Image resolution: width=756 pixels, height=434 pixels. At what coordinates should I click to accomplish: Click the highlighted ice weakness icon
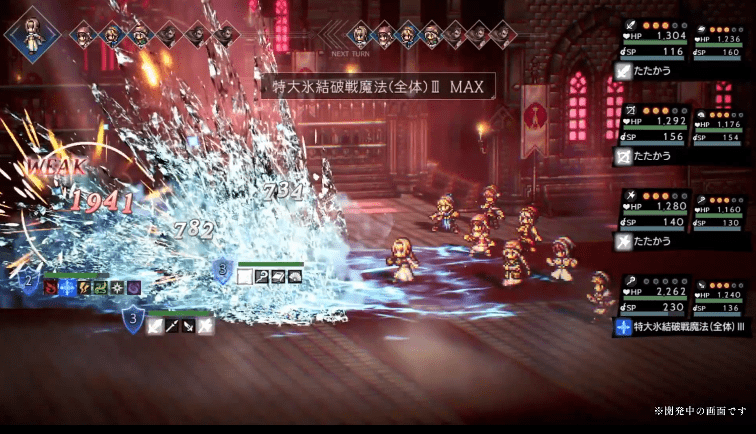67,287
